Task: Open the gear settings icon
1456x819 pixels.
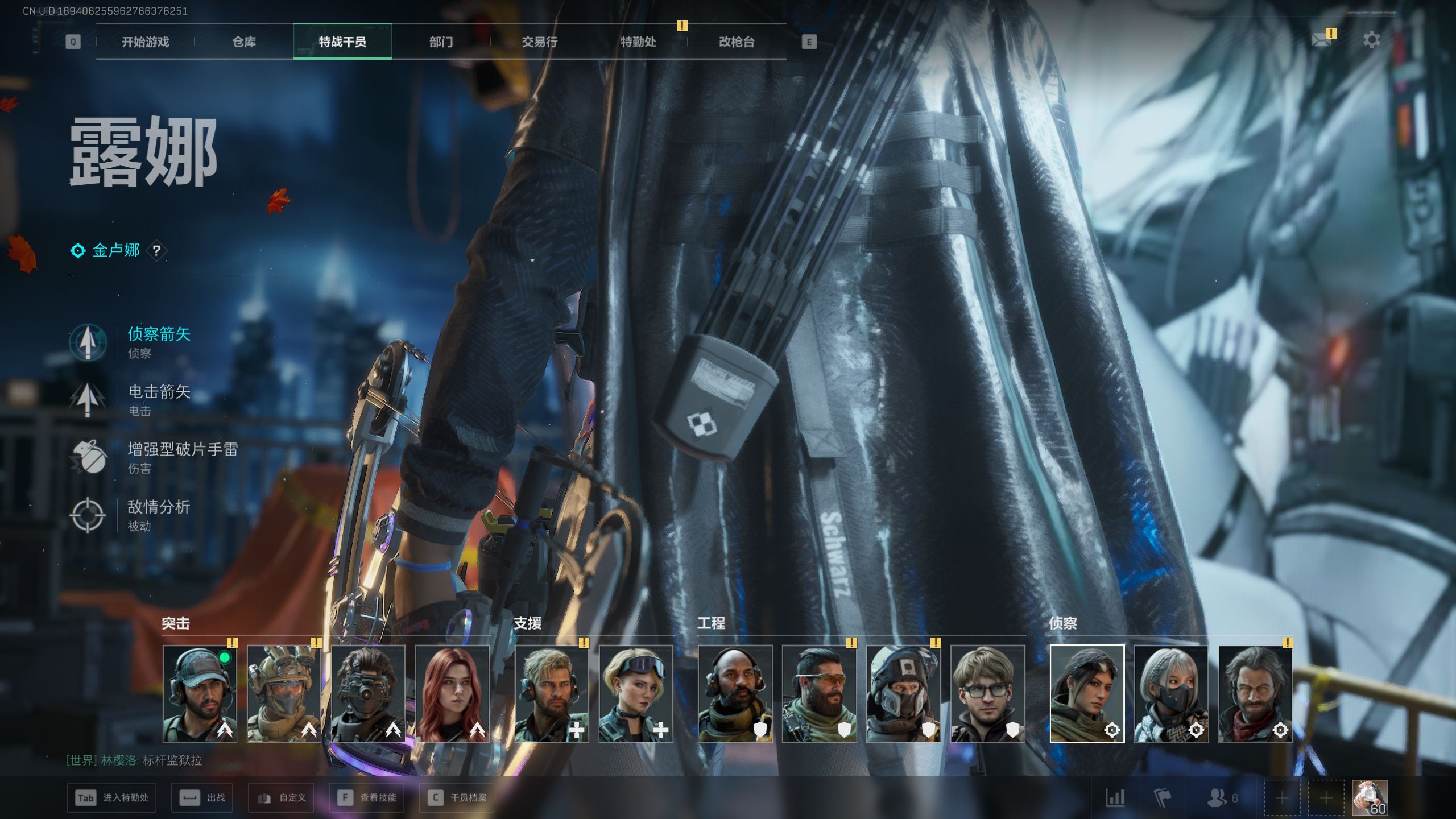Action: click(x=1371, y=40)
